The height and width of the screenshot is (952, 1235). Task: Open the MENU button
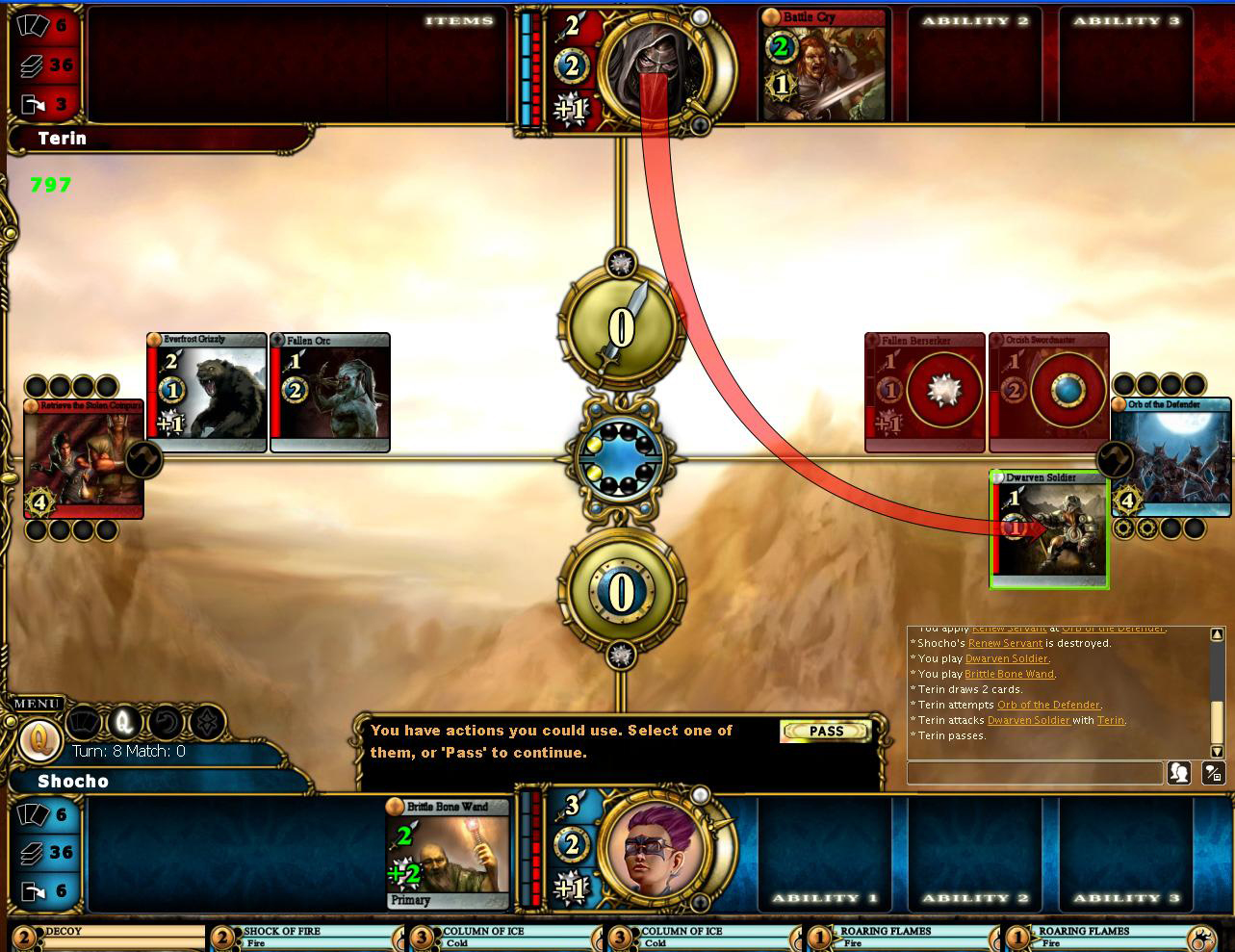coord(37,704)
